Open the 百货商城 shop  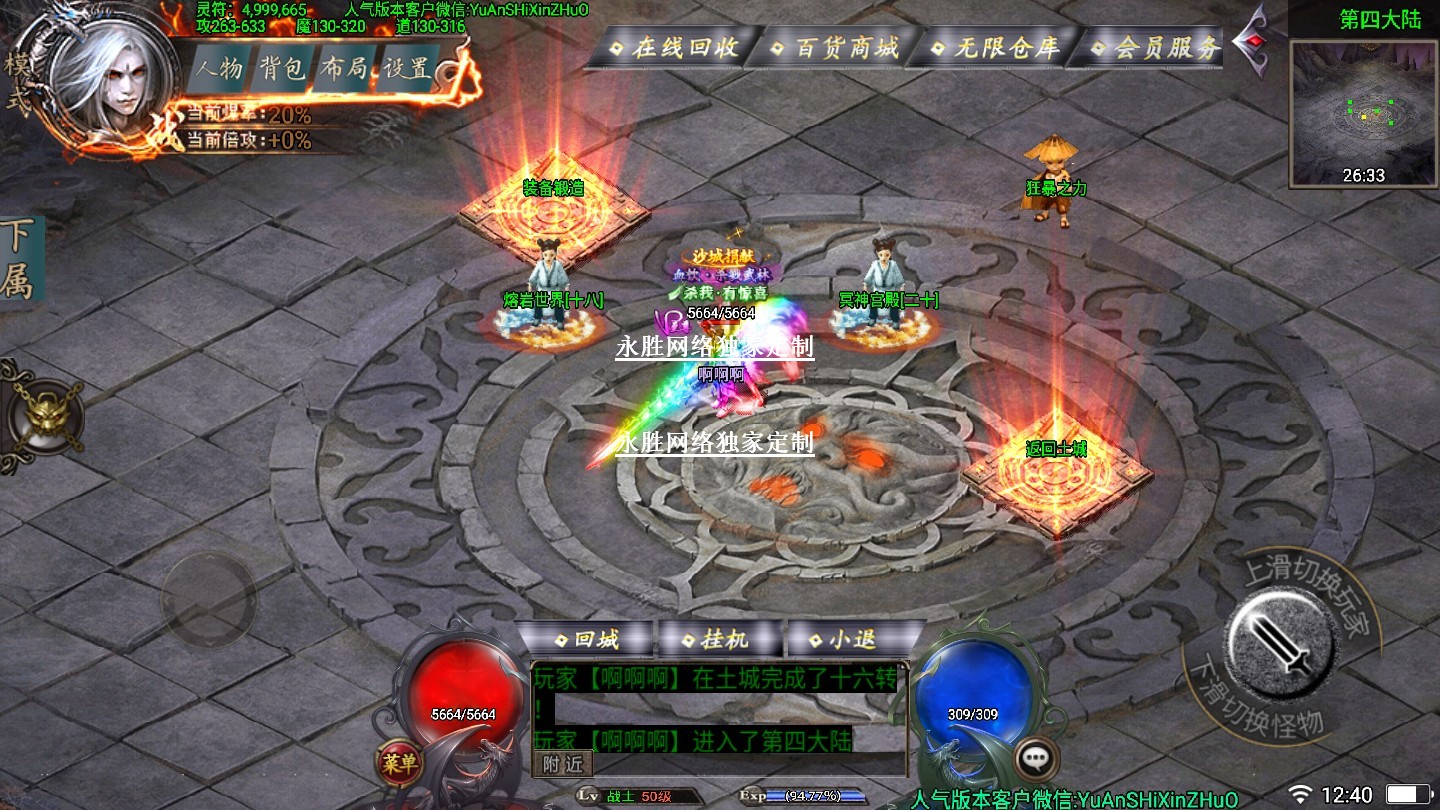[835, 47]
